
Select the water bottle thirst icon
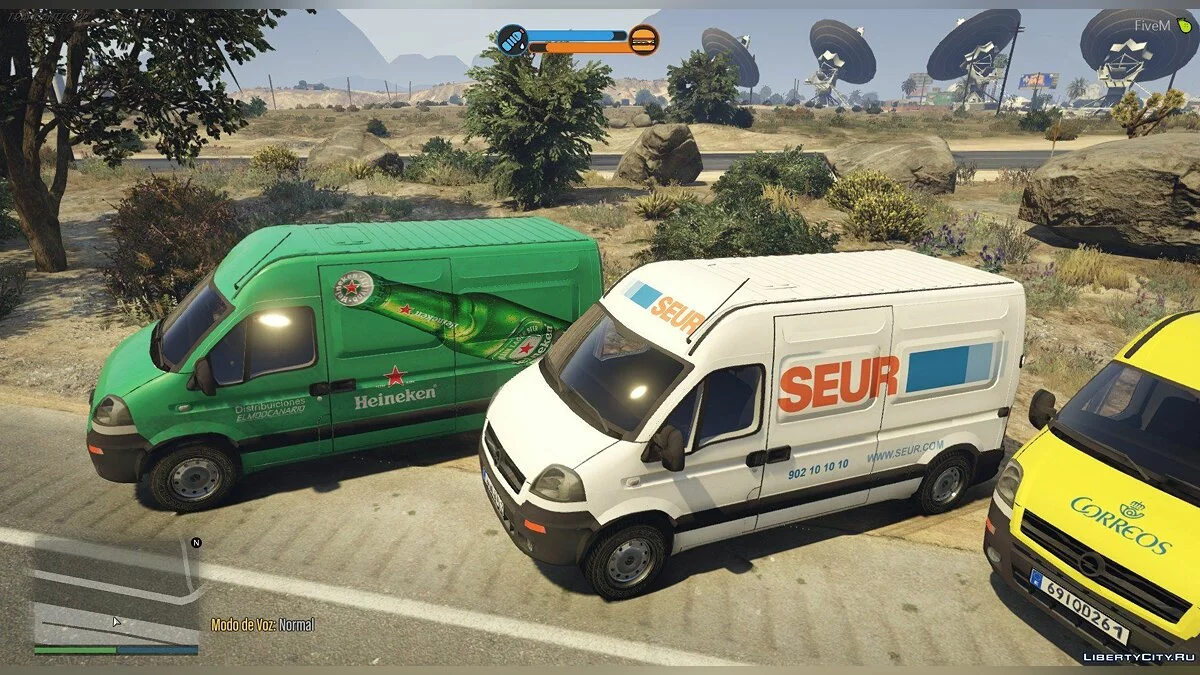click(x=512, y=39)
